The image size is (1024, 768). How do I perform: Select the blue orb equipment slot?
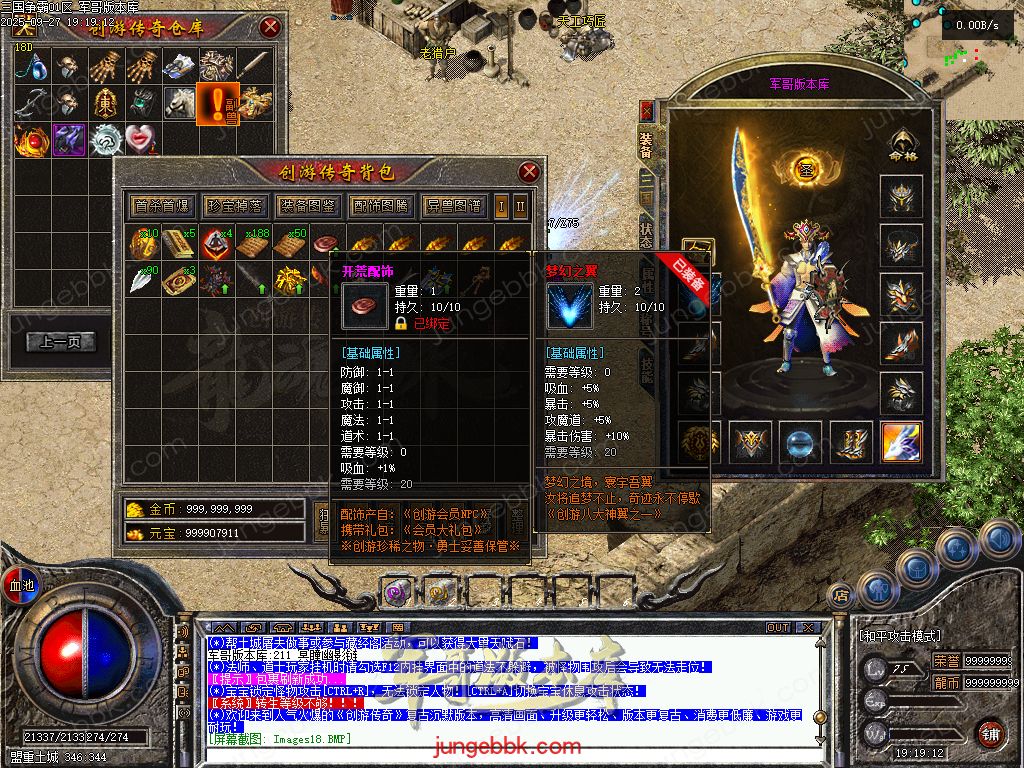(x=801, y=441)
